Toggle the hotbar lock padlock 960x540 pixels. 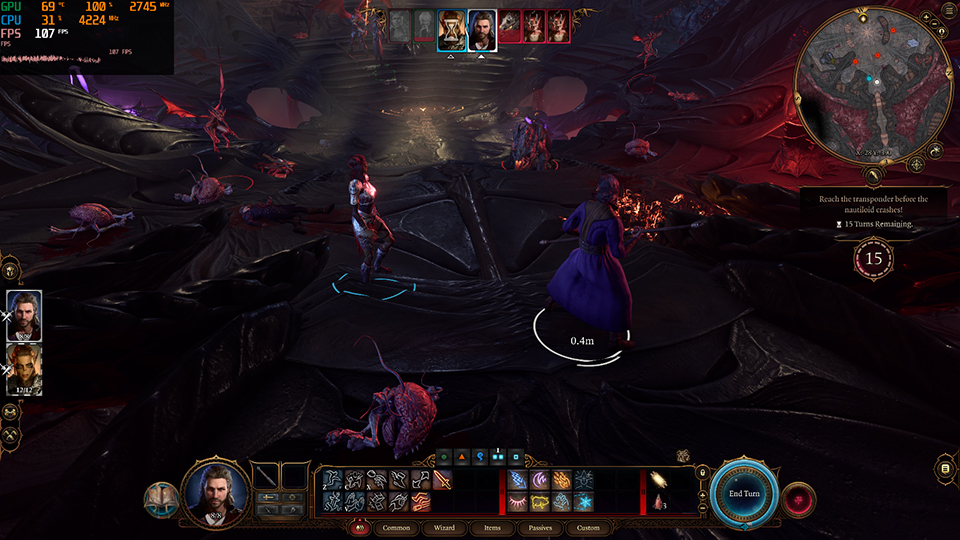pyautogui.click(x=703, y=474)
